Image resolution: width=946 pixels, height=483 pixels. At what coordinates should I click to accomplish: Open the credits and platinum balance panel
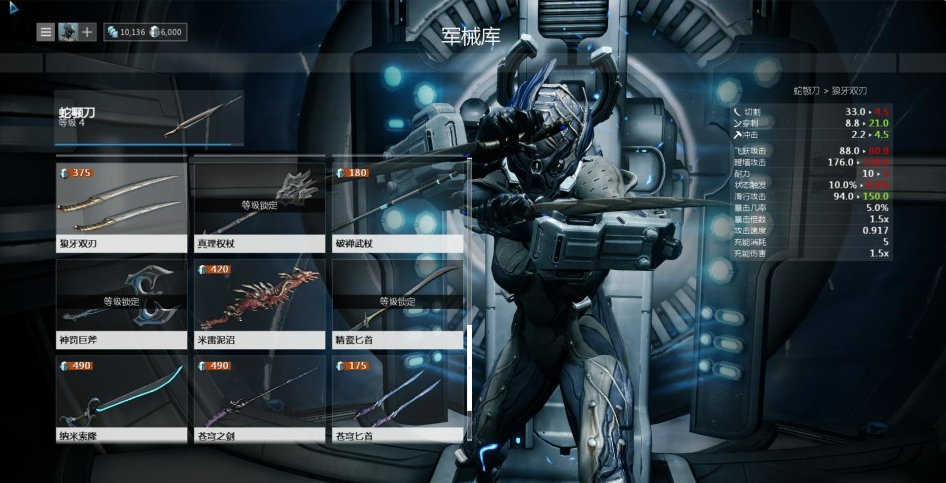pos(144,32)
